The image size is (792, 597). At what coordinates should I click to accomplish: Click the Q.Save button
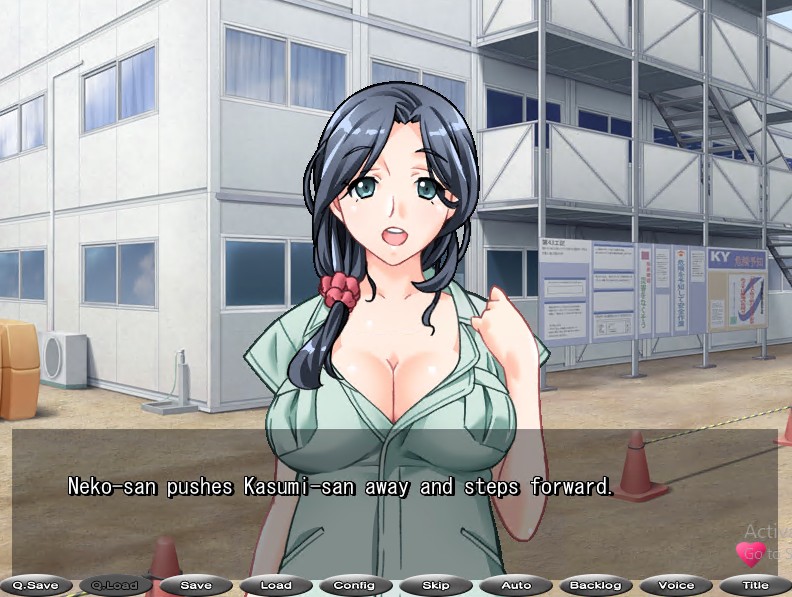tap(35, 585)
